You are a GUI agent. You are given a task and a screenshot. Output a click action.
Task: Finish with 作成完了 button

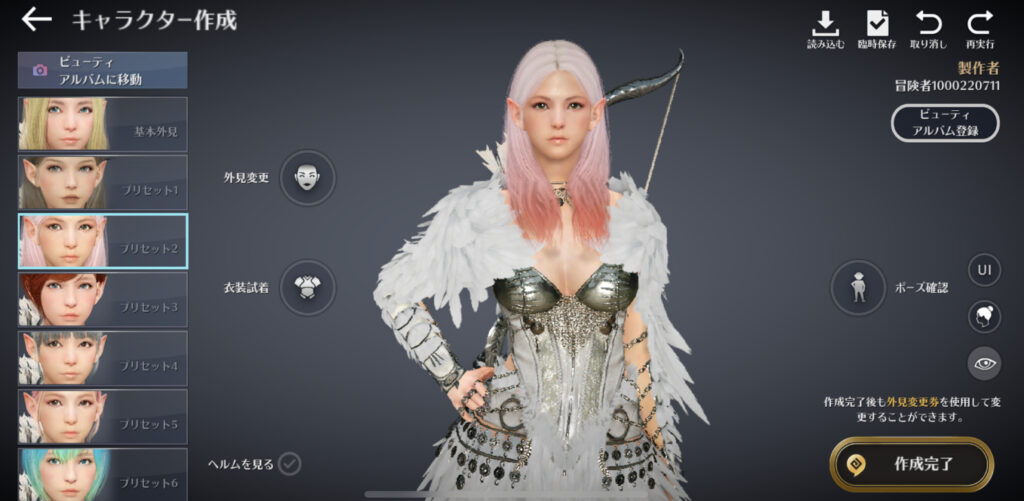[x=911, y=464]
